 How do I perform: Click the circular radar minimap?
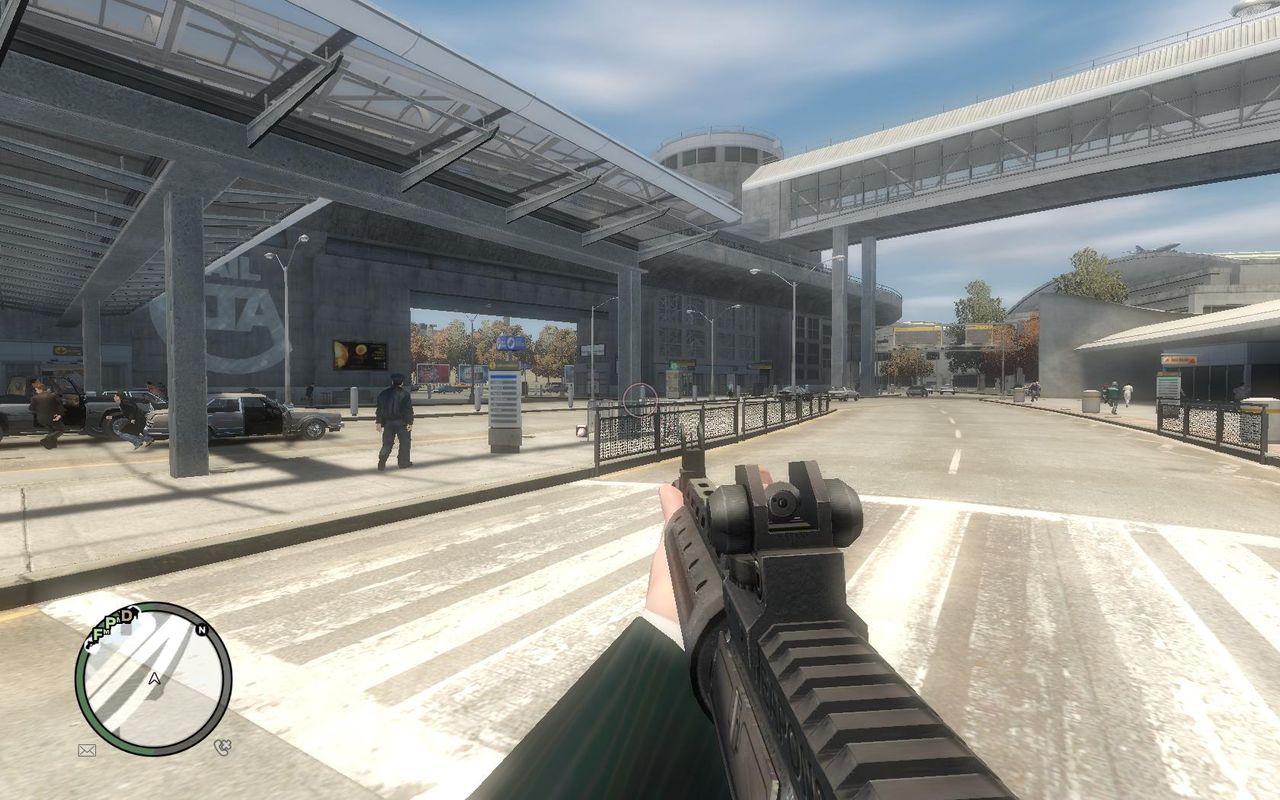click(153, 678)
